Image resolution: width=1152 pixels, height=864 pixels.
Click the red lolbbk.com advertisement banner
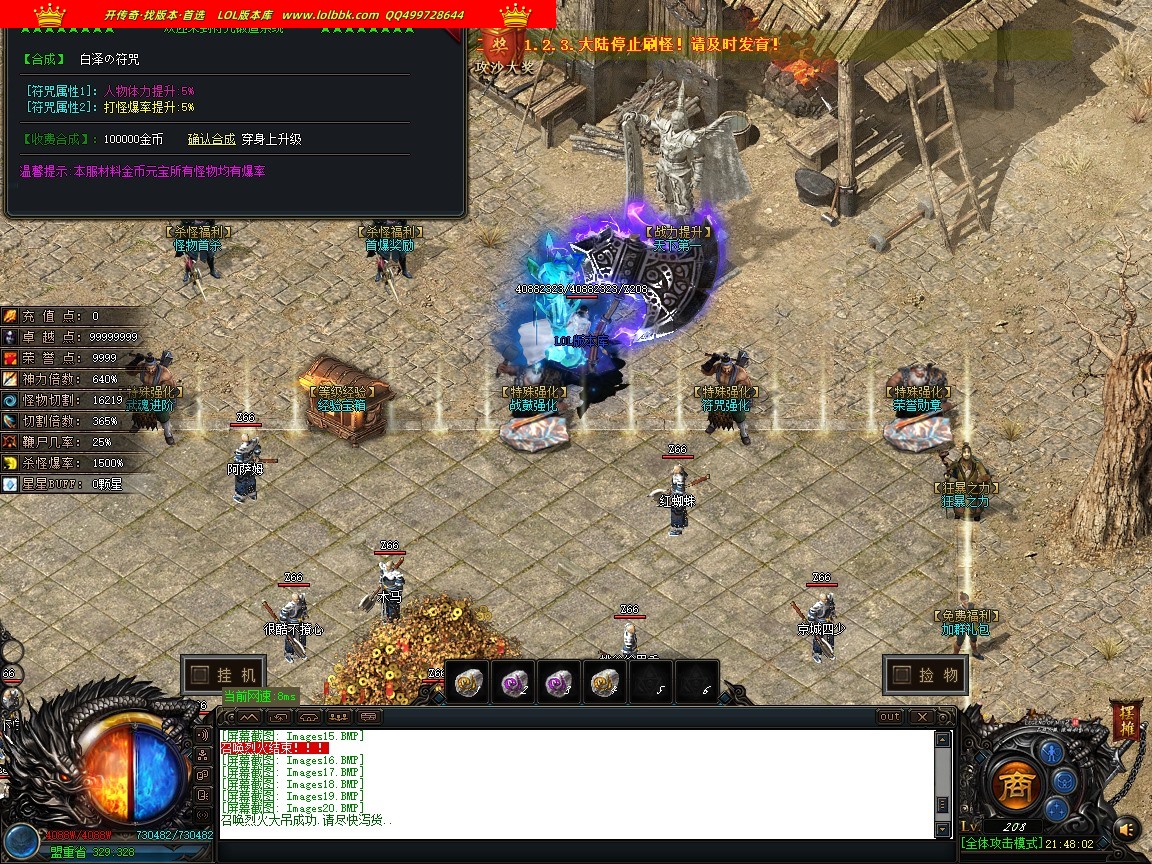tap(278, 14)
